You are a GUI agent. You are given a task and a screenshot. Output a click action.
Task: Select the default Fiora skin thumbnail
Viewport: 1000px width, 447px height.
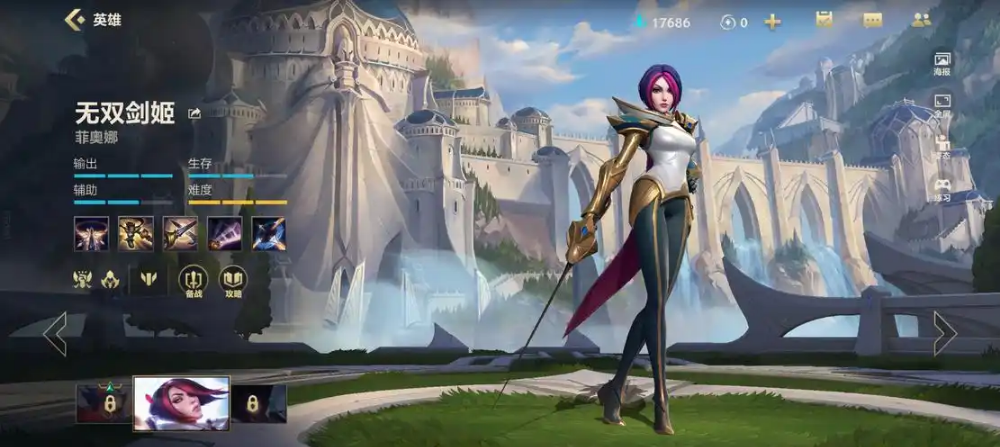[181, 402]
